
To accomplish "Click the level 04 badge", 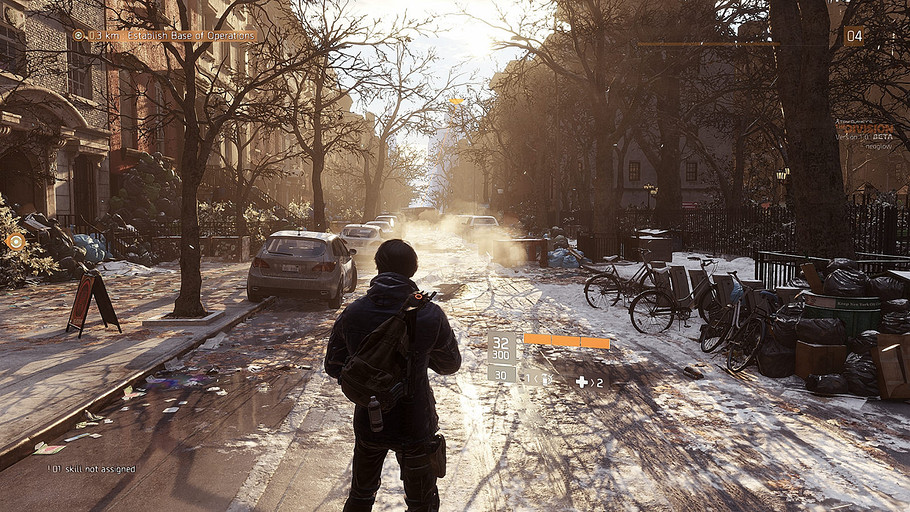I will pos(853,36).
